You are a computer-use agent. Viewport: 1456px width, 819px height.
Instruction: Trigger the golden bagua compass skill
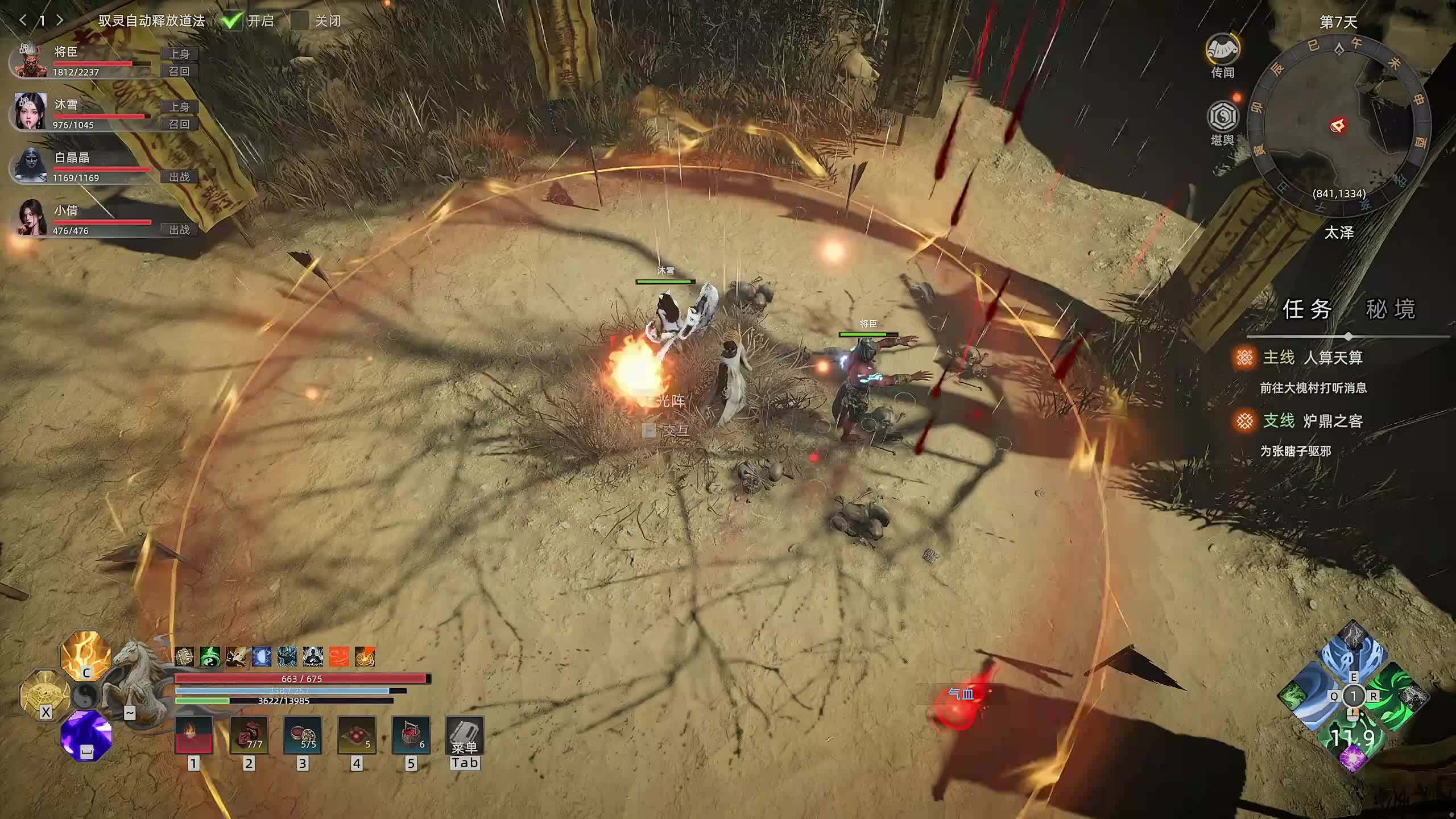[x=45, y=695]
